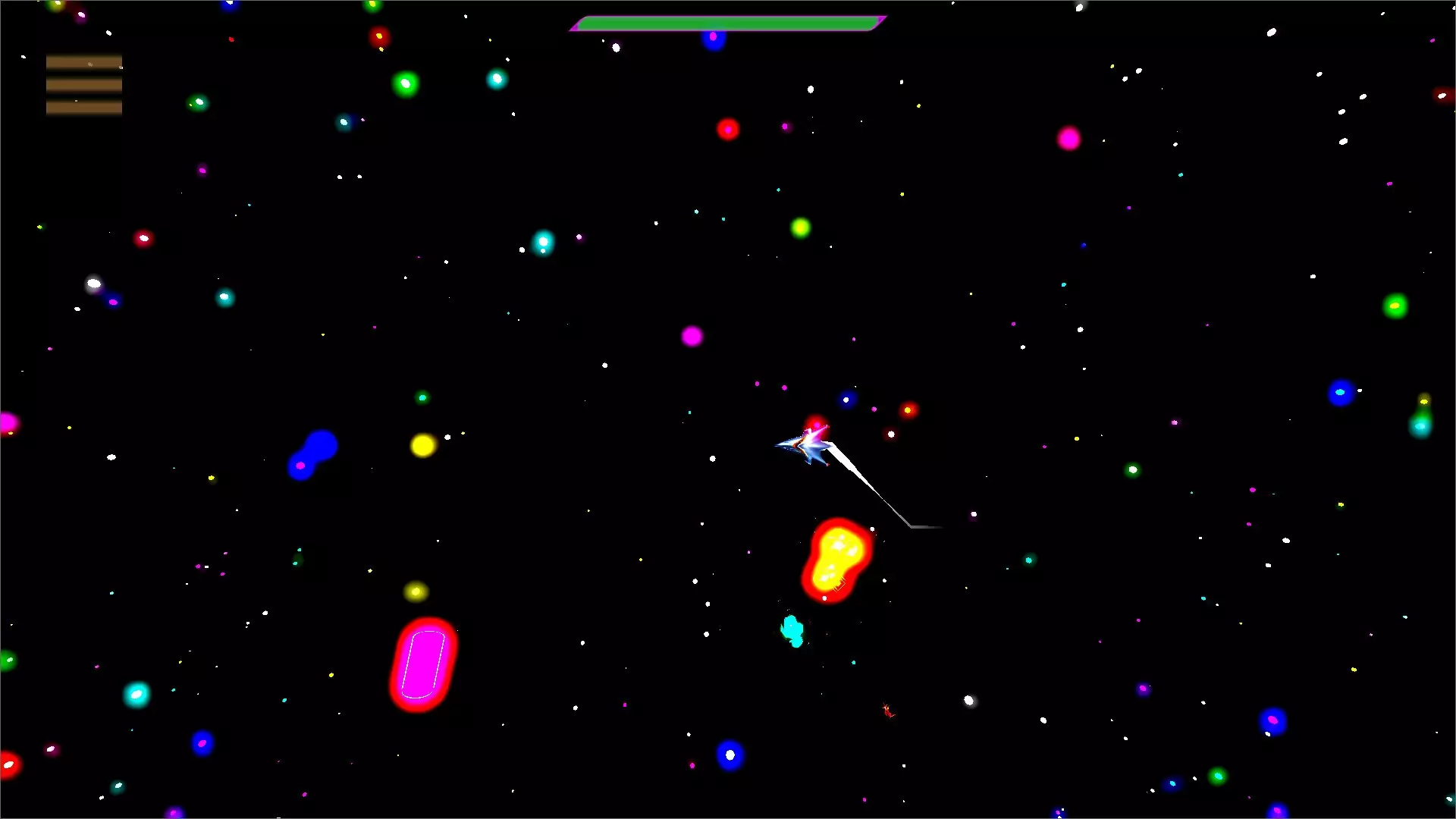Screen dimensions: 1456x819
Task: Click the magenta orb at the left screen edge
Action: tap(8, 424)
